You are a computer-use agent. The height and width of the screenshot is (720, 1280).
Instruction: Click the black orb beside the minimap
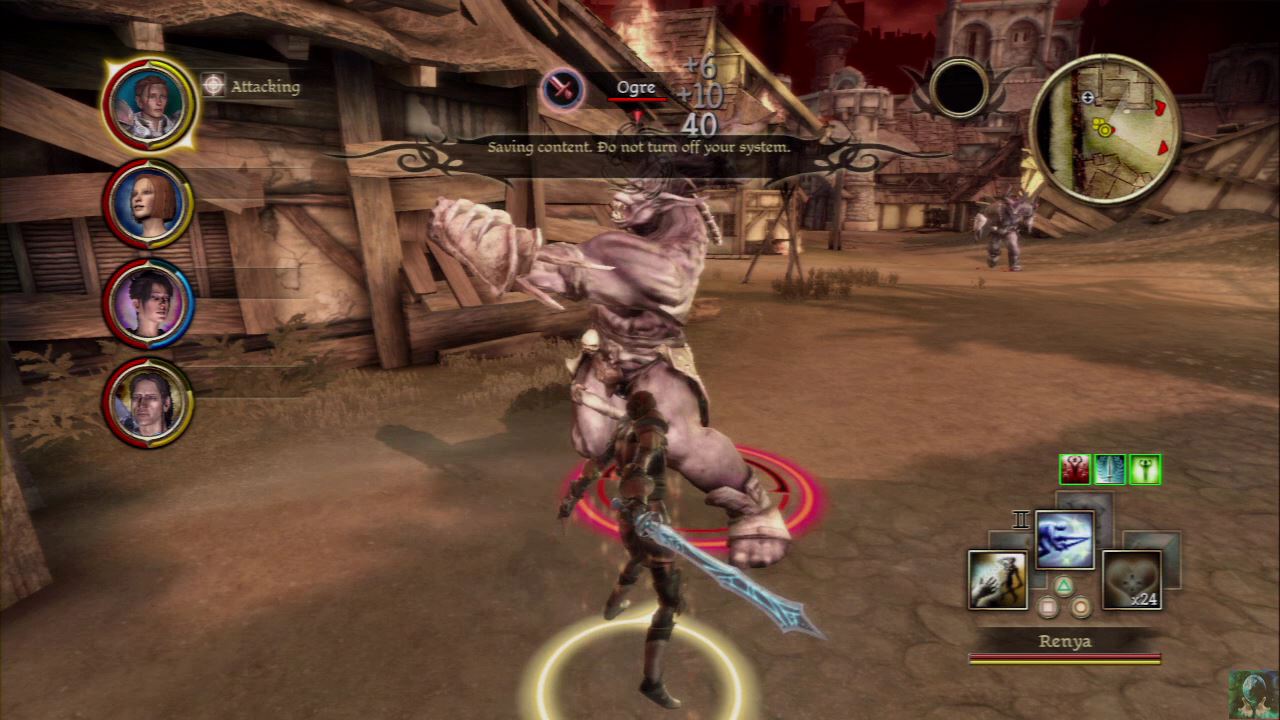(959, 88)
